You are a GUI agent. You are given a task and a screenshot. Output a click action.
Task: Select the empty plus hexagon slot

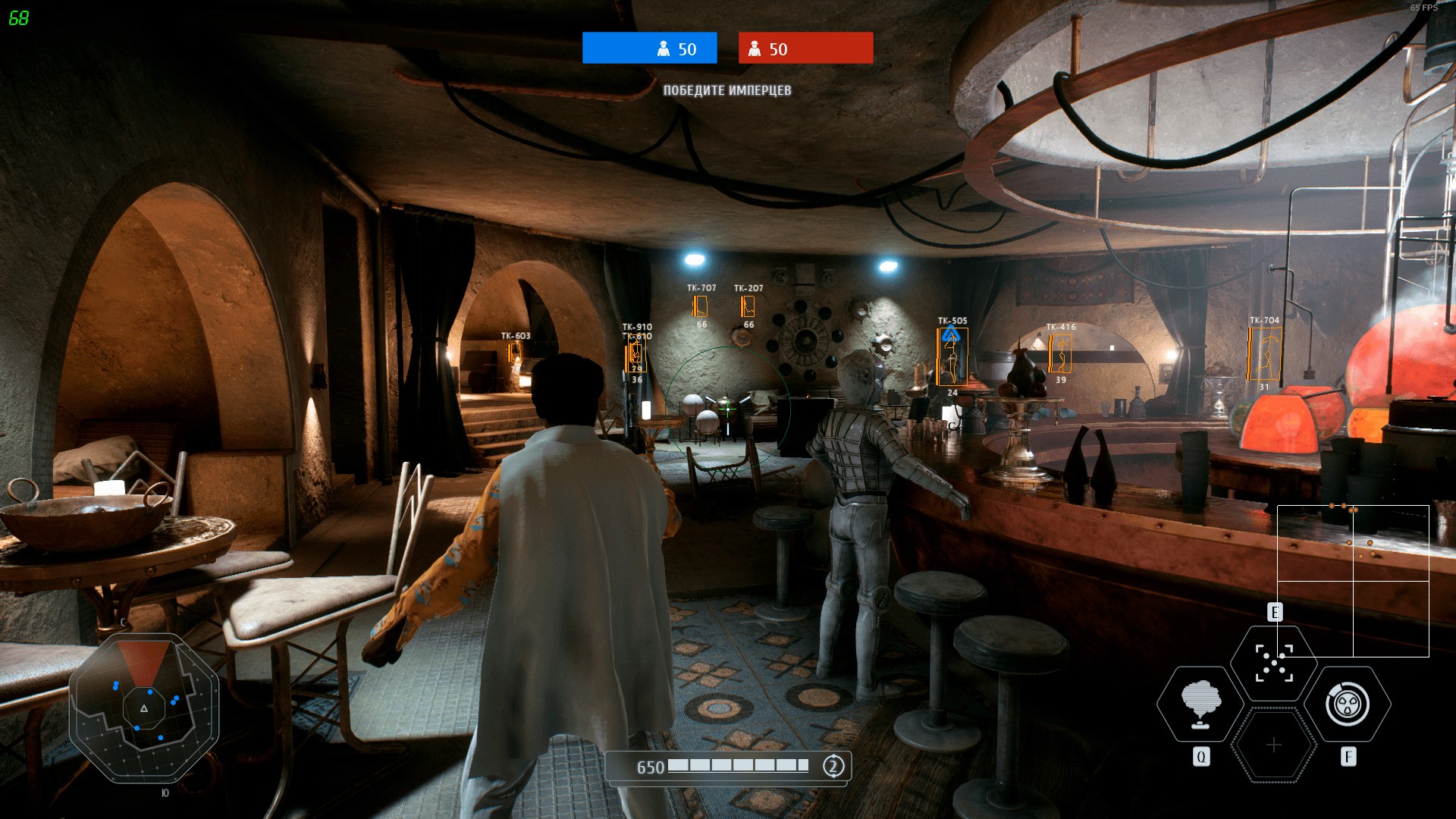click(1273, 745)
